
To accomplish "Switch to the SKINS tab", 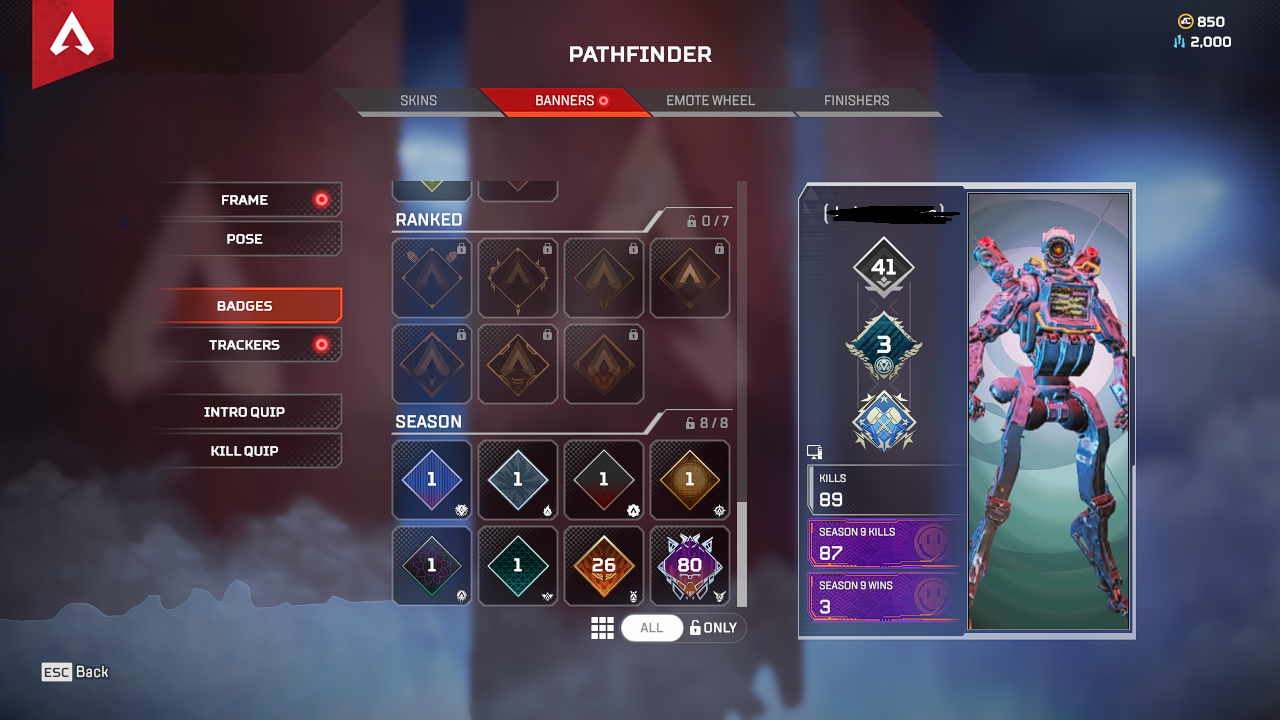I will click(419, 100).
